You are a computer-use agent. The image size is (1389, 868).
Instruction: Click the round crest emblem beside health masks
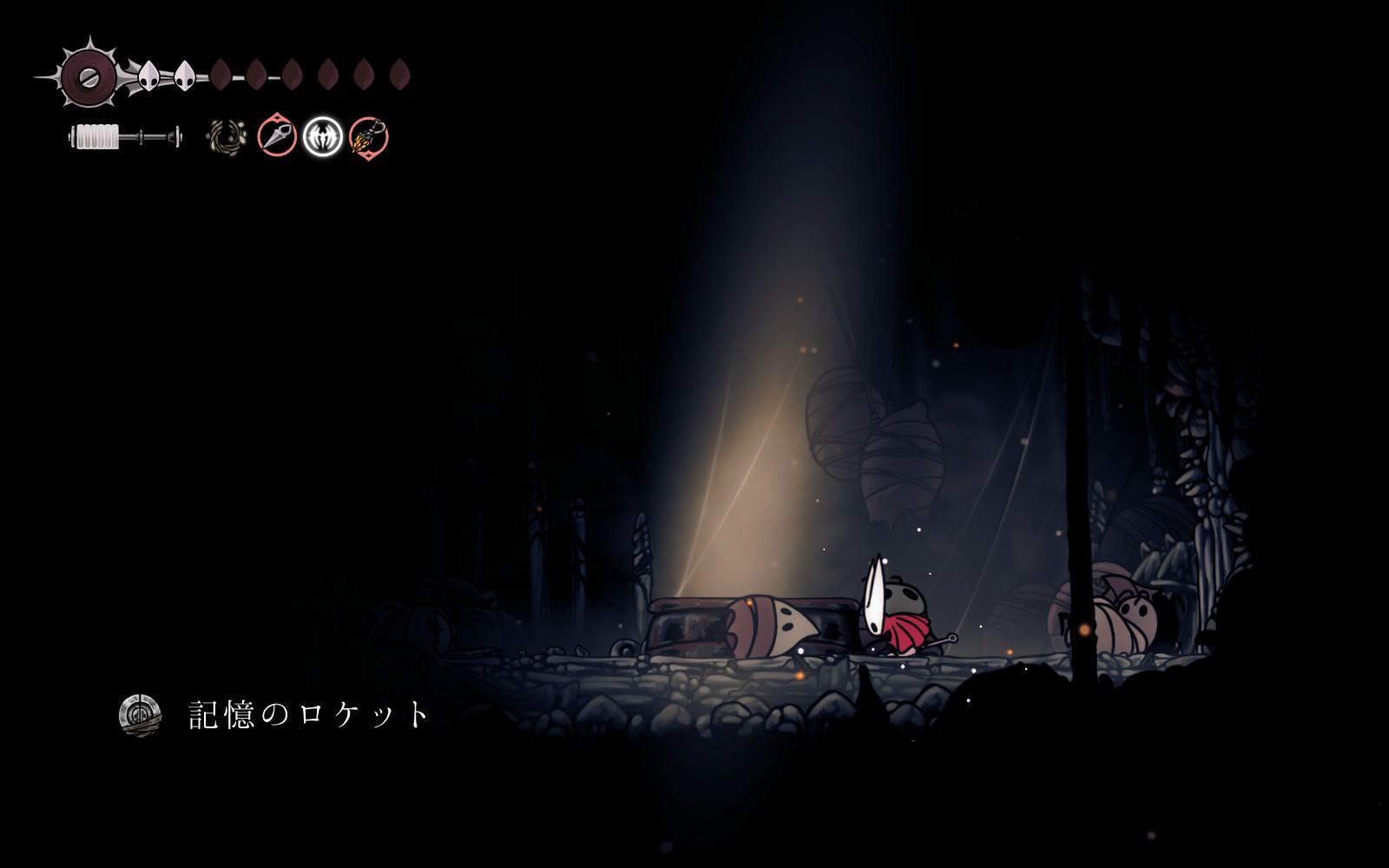click(x=88, y=76)
